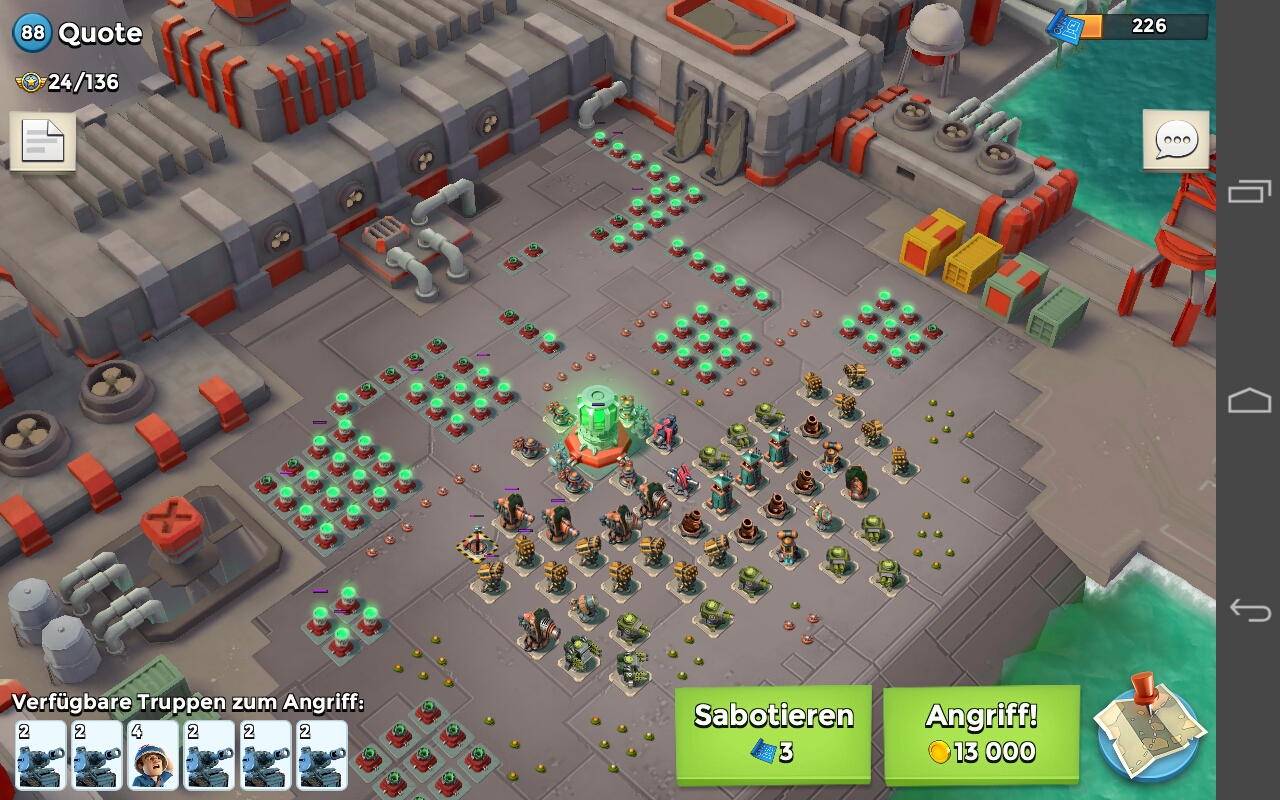The image size is (1280, 800).
Task: Tap the Sabotieren button
Action: point(773,733)
